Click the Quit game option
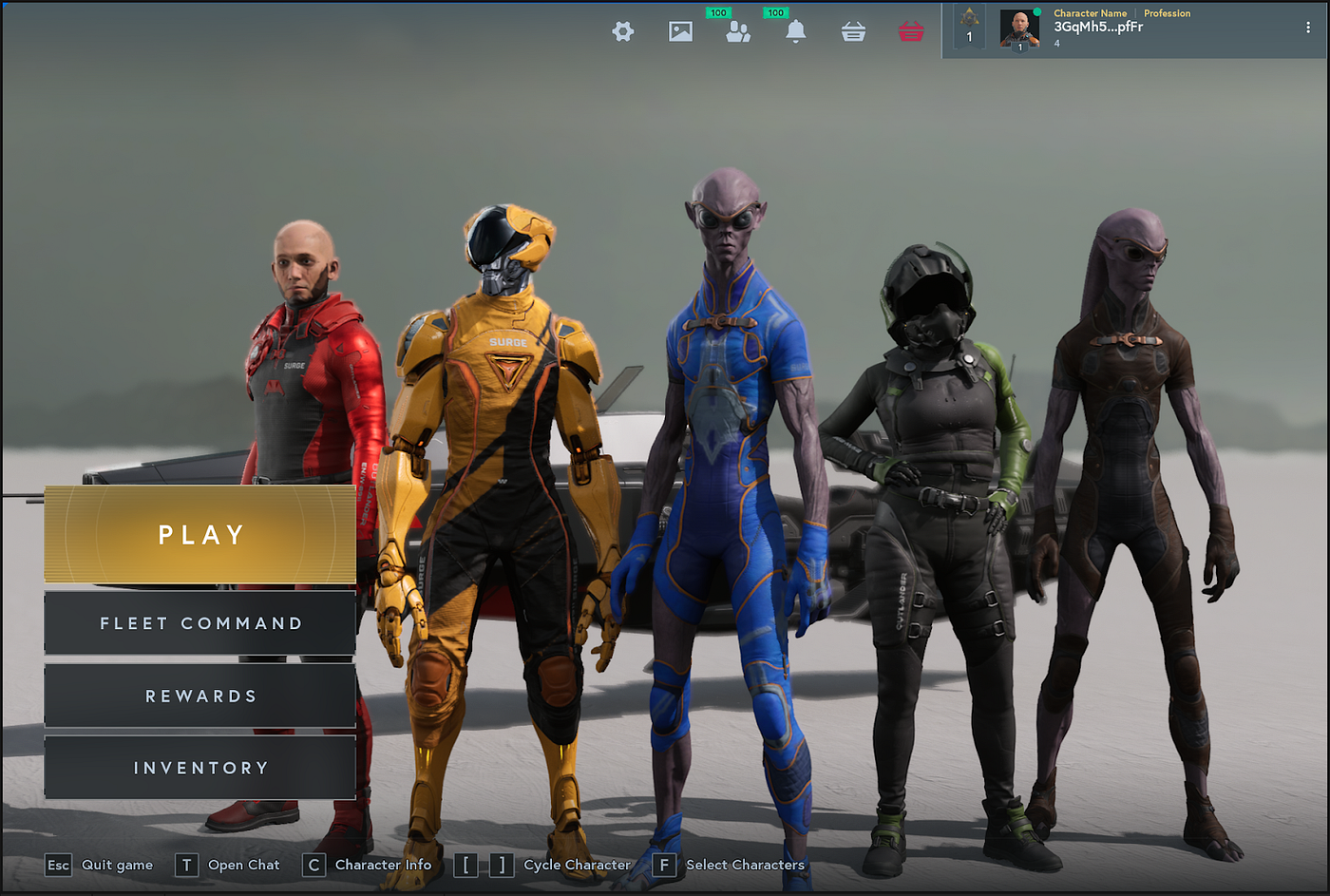 pos(100,865)
